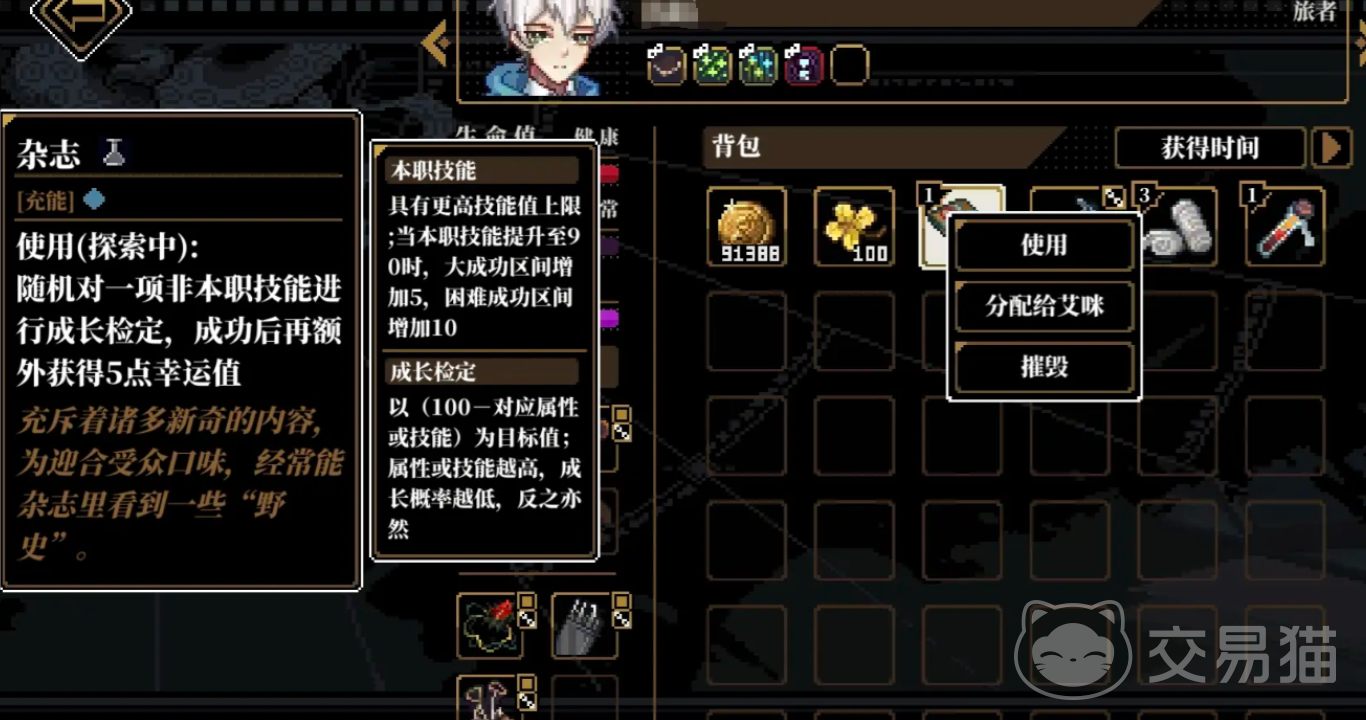Viewport: 1366px width, 720px height.
Task: Select the red syringe item slot
Action: tap(1286, 228)
